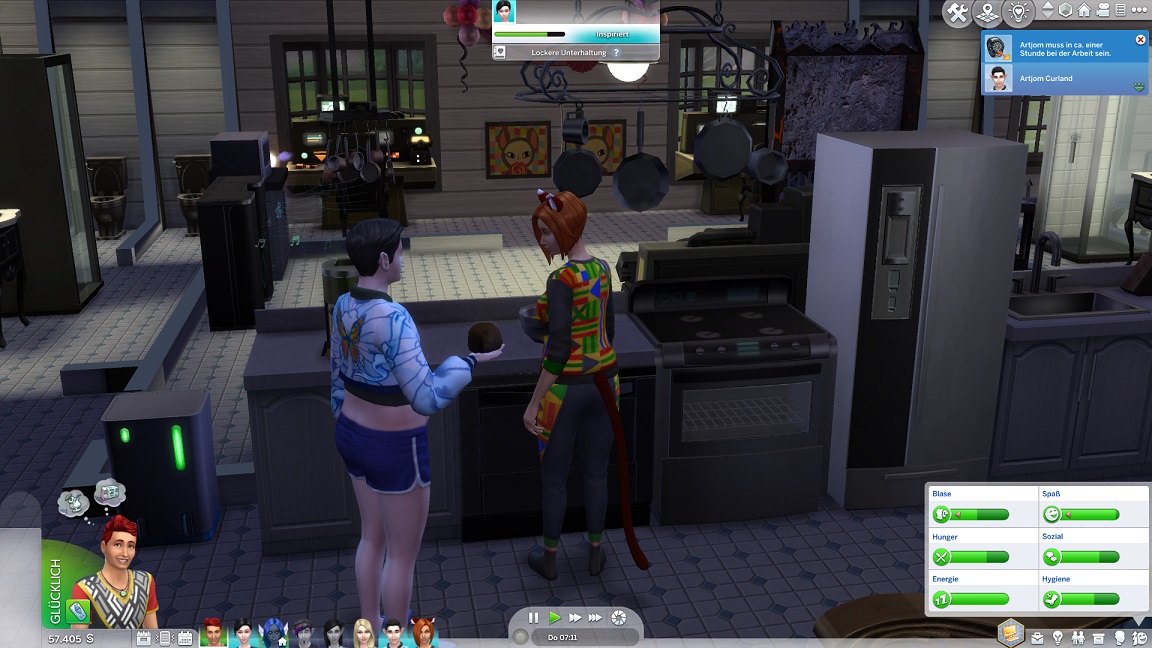Image resolution: width=1152 pixels, height=648 pixels.
Task: Open the relationships panel with two figures
Action: [x=1078, y=637]
